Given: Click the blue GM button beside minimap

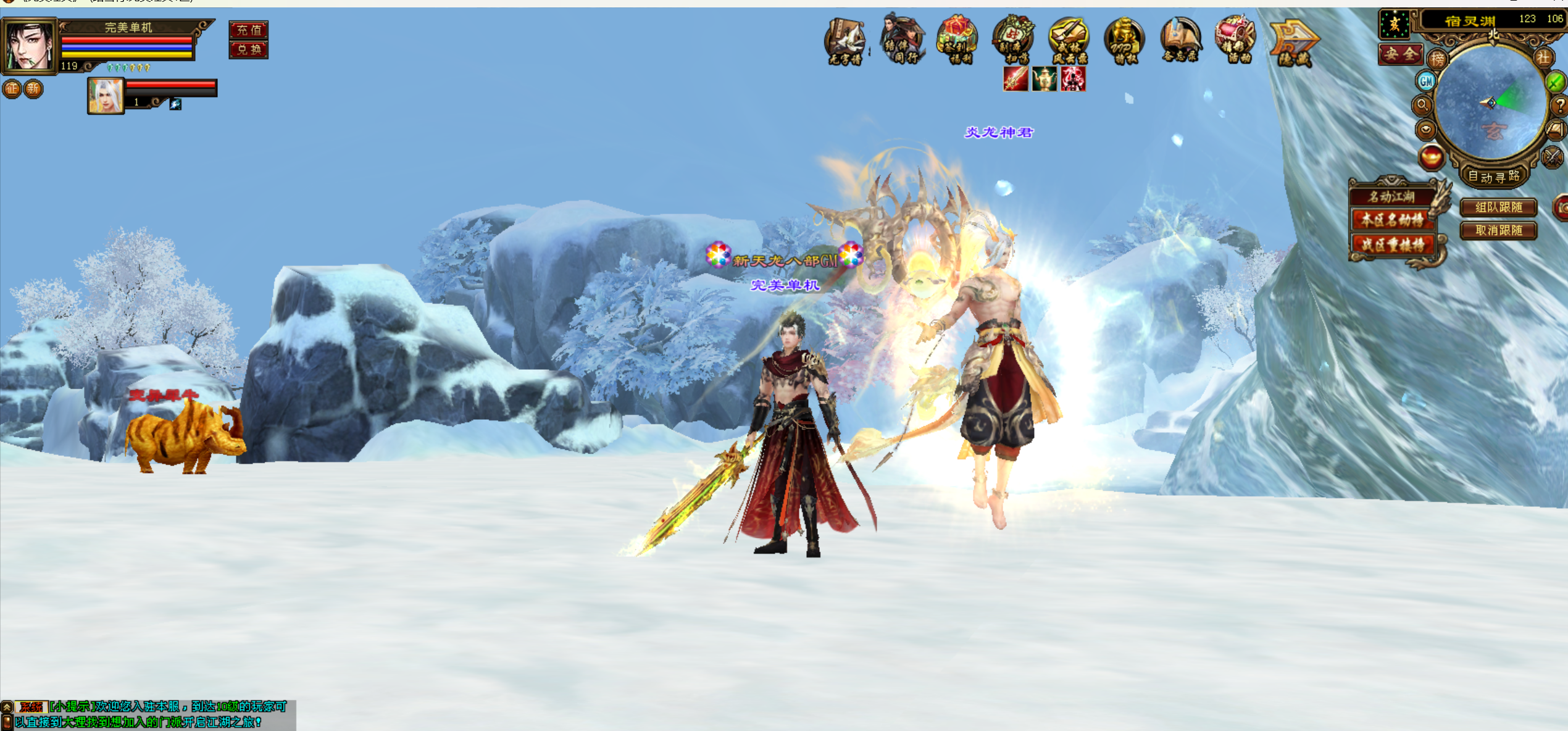Looking at the screenshot, I should click(x=1426, y=81).
